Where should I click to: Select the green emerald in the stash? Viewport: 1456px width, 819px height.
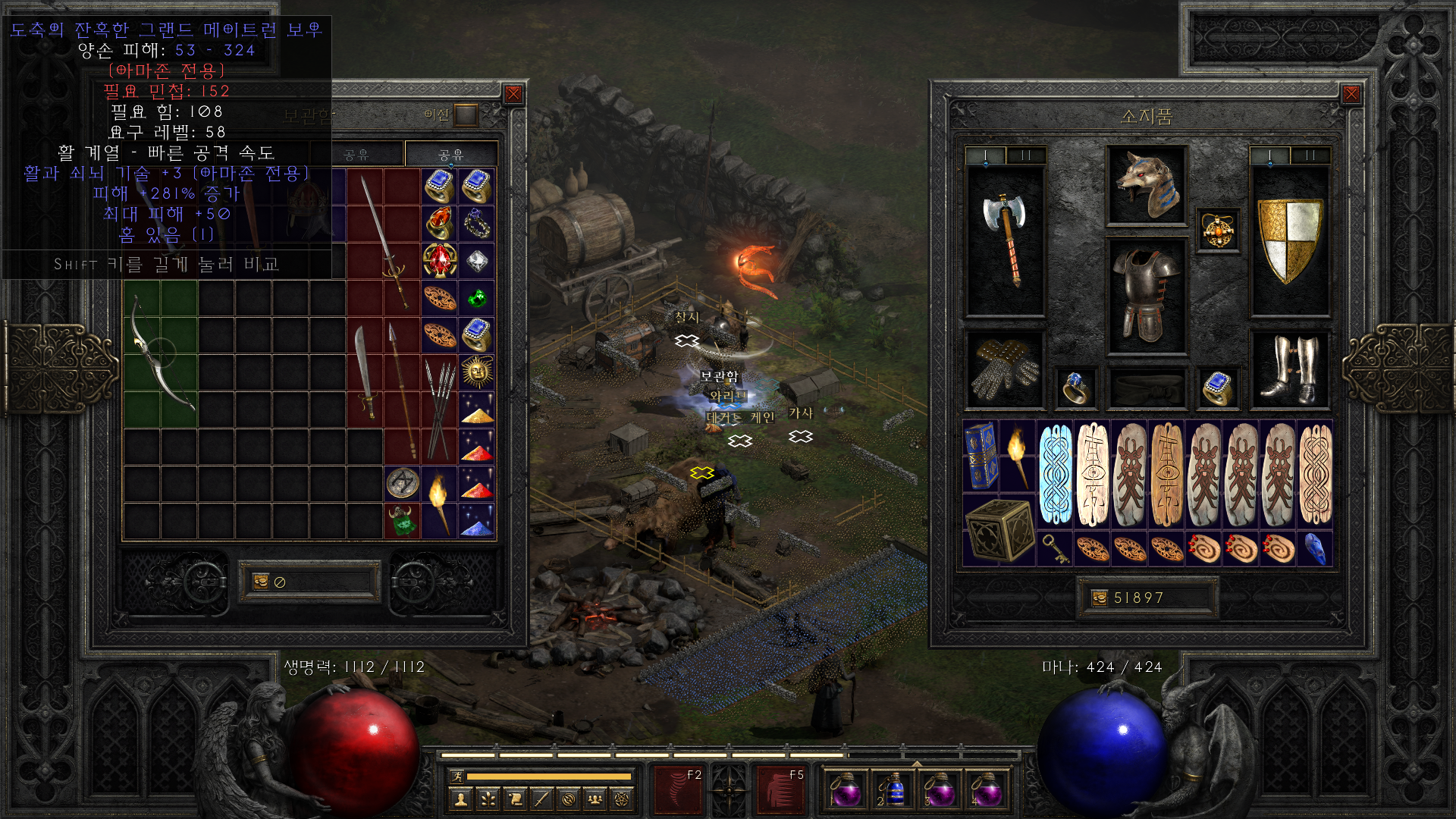(x=477, y=298)
